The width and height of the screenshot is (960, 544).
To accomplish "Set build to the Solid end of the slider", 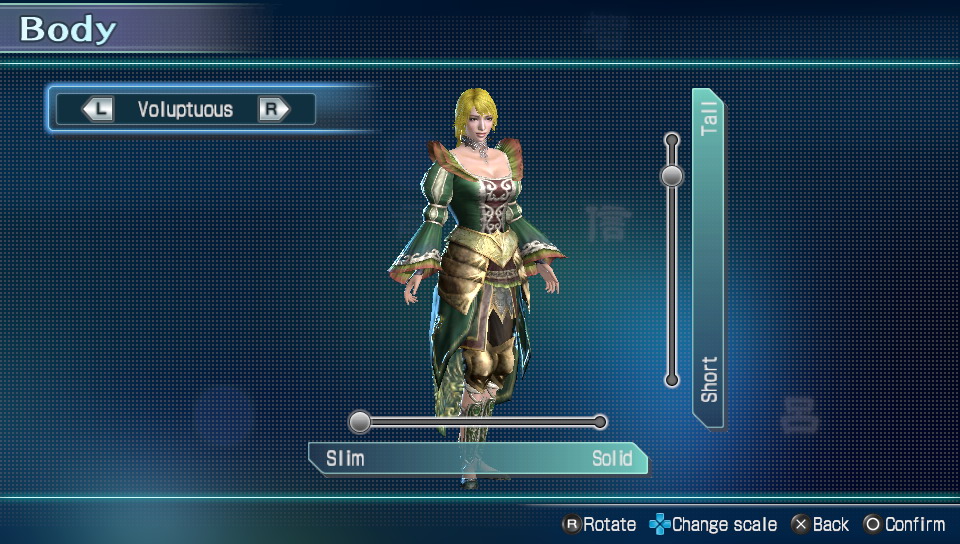I will click(x=600, y=422).
